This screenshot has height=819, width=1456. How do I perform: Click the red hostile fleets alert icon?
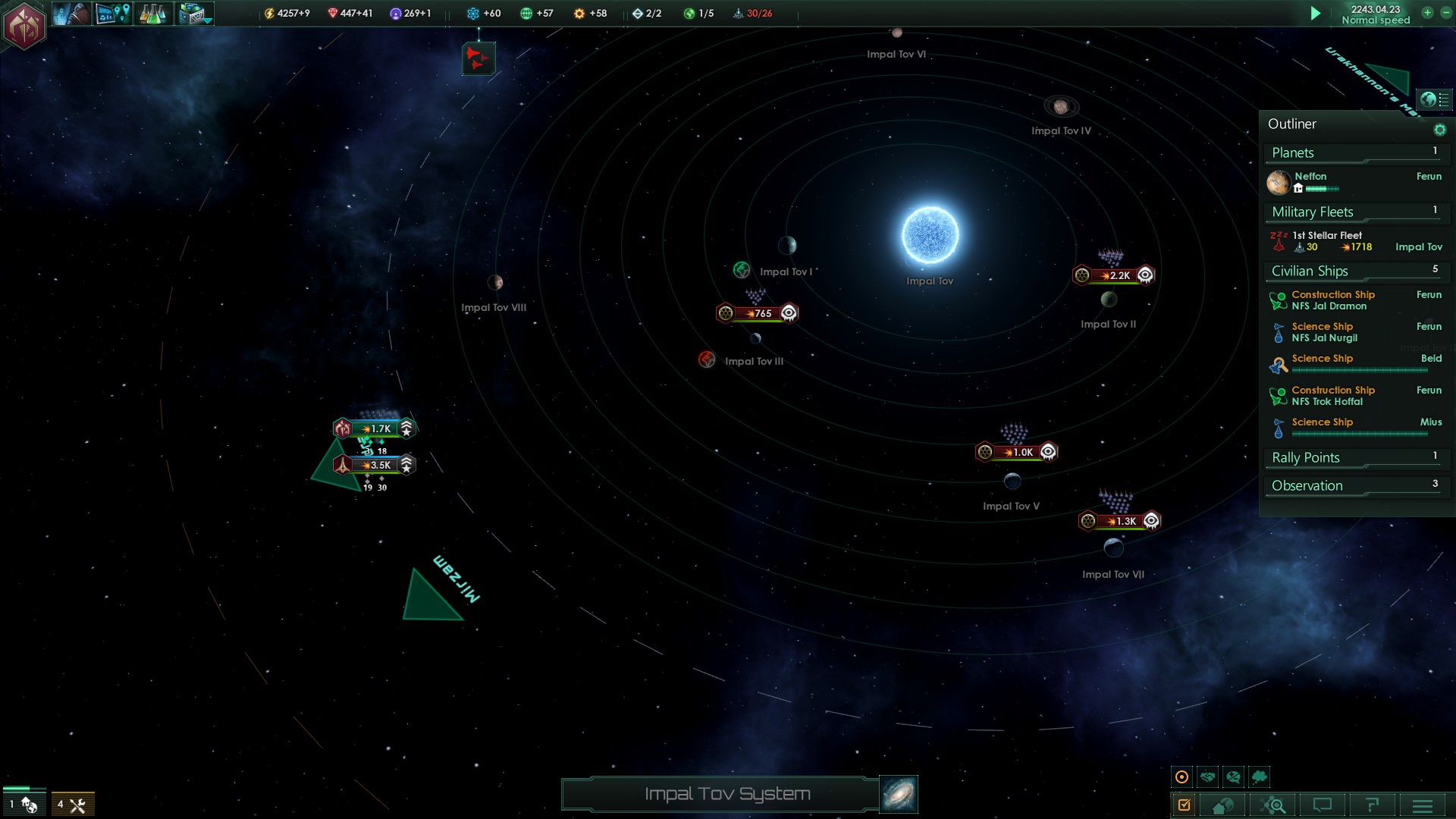(x=479, y=58)
